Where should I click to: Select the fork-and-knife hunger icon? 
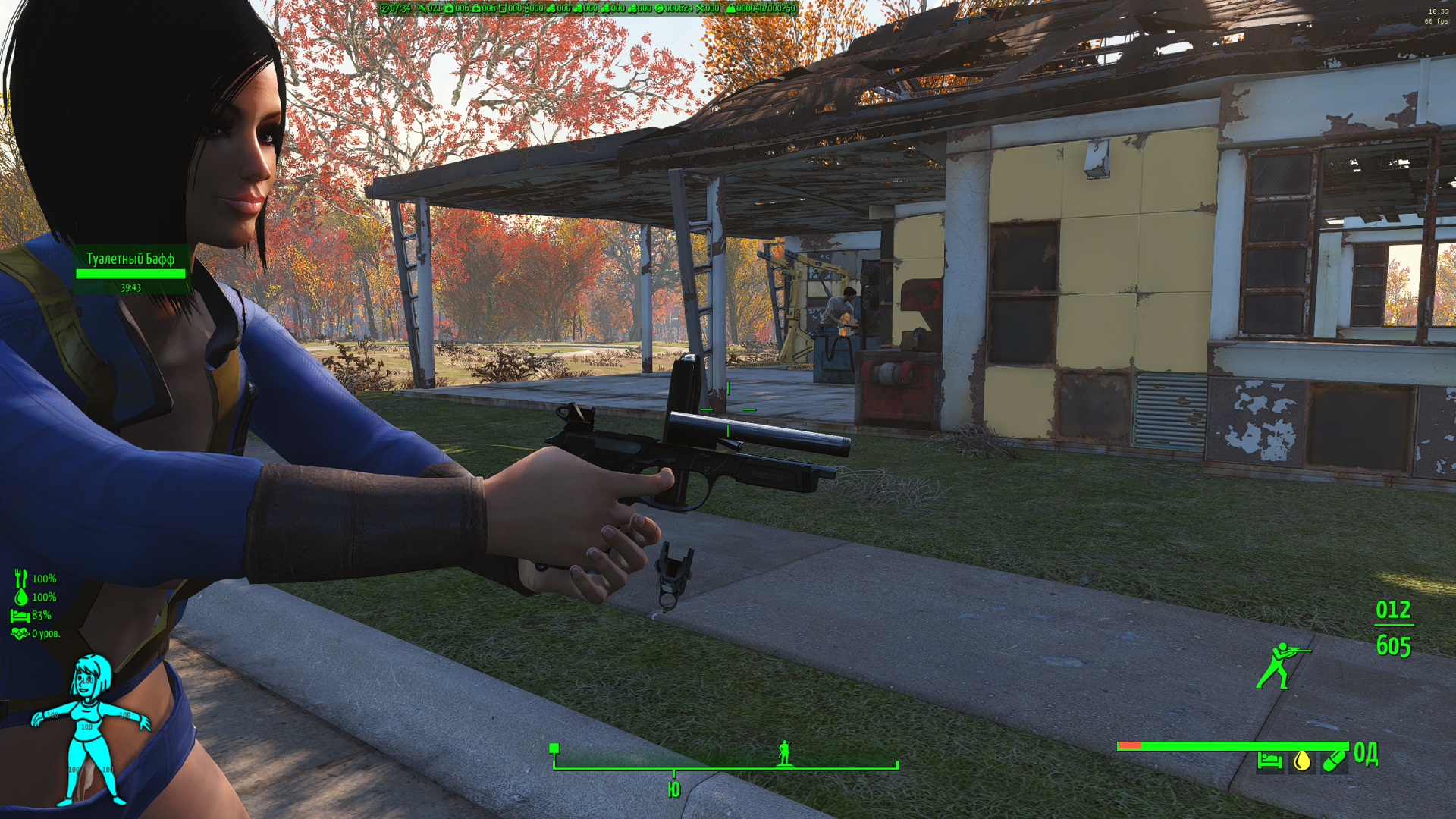tap(20, 578)
